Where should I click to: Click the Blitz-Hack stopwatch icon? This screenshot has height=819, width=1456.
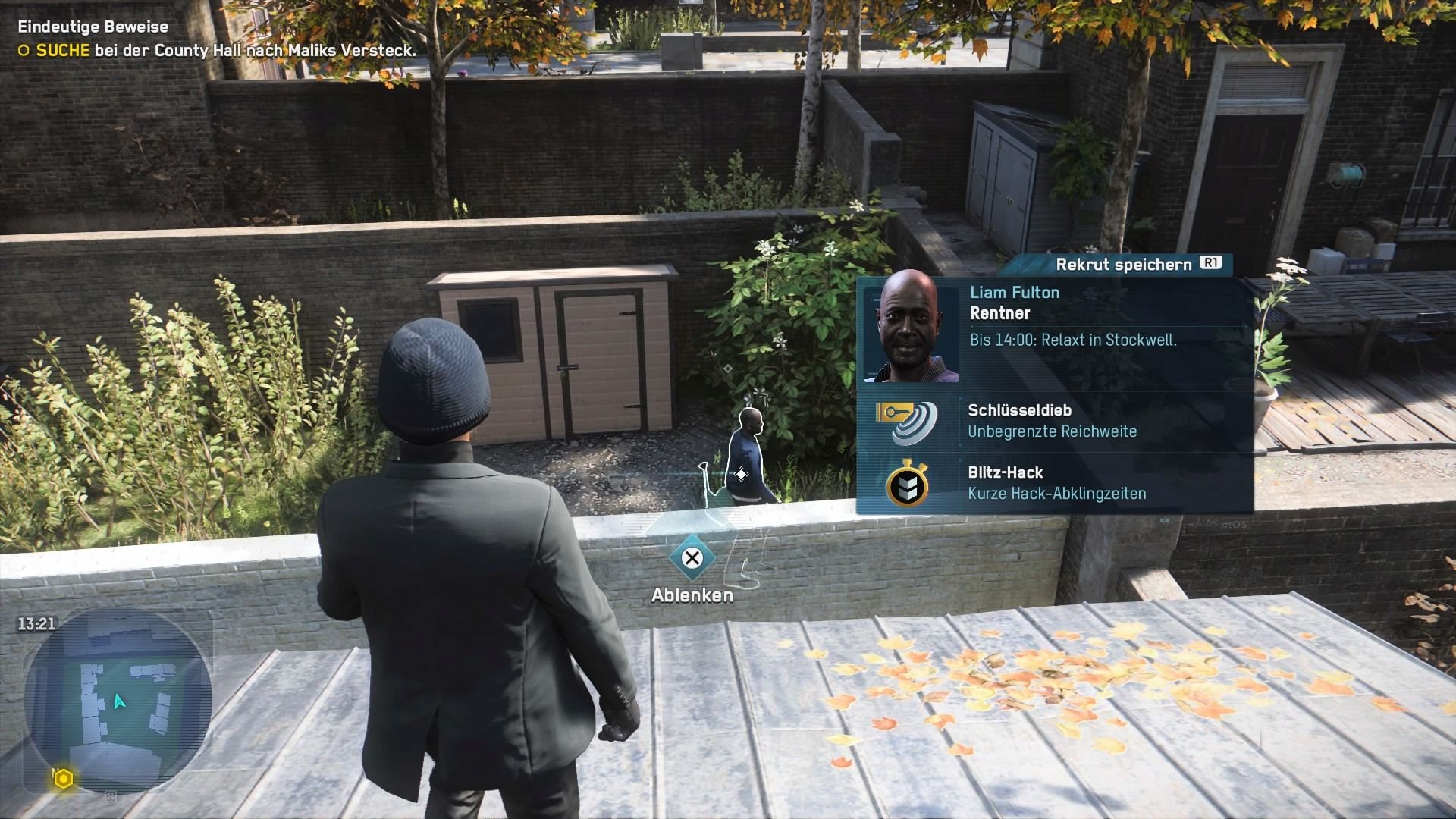(908, 486)
